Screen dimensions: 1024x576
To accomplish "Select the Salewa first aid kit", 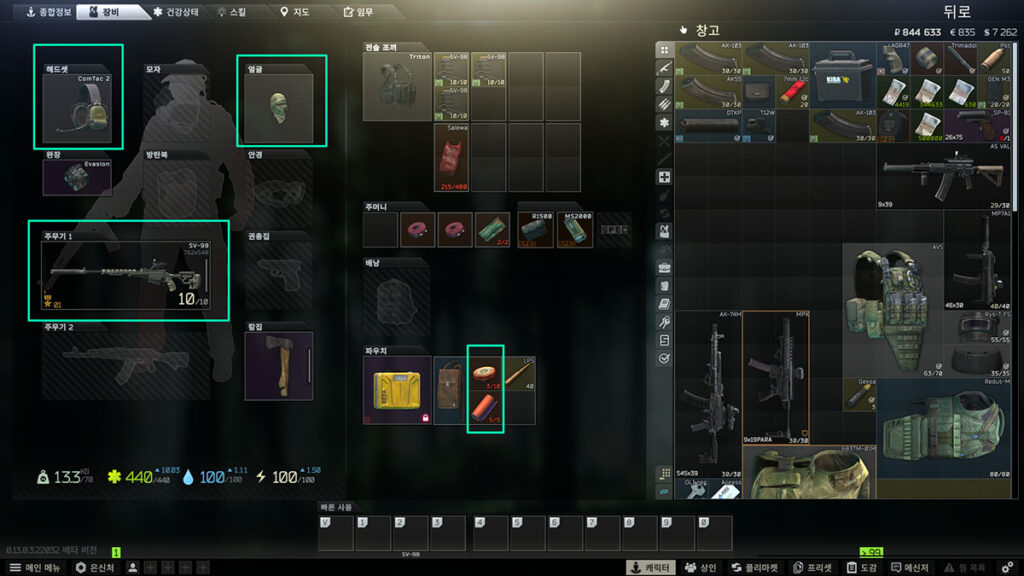I will point(452,158).
